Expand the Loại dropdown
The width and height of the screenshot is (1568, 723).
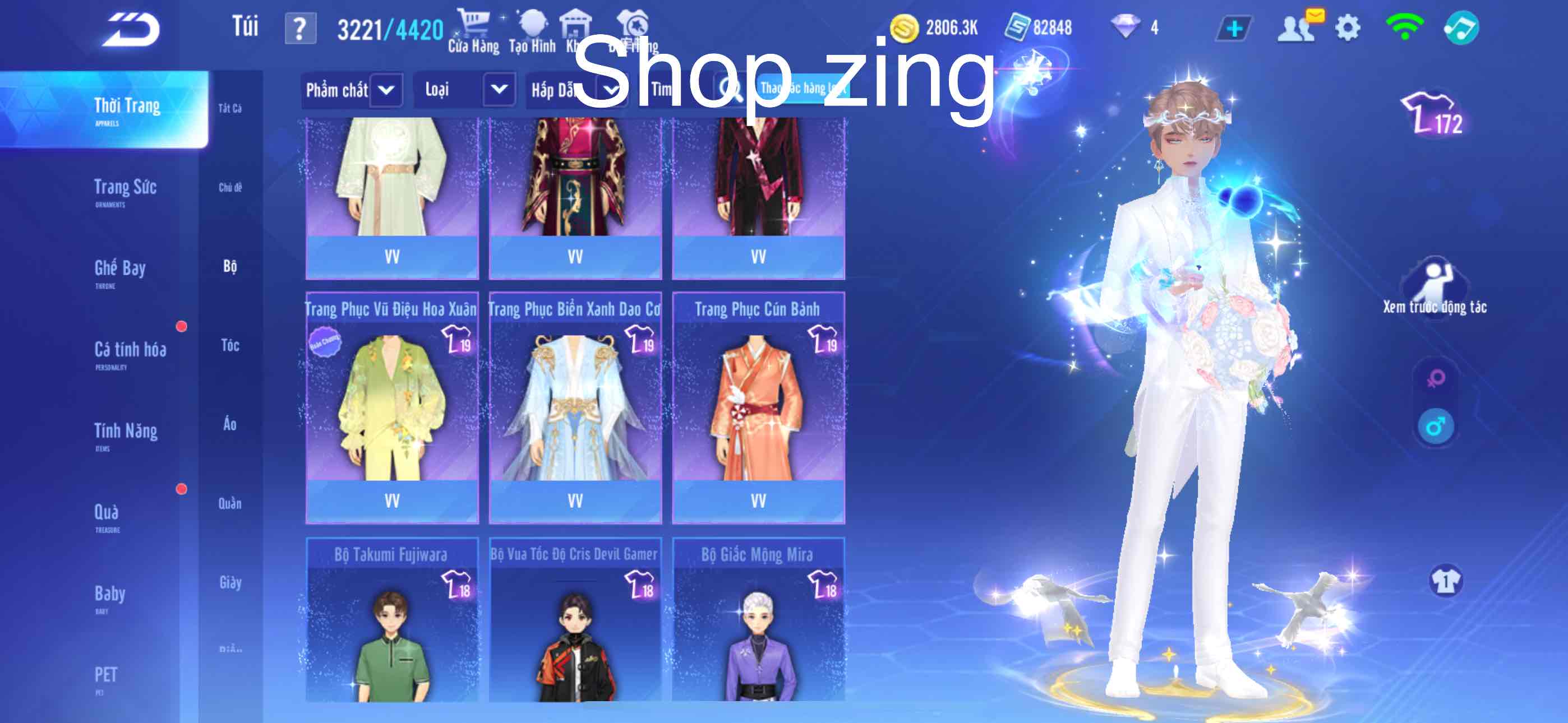464,90
